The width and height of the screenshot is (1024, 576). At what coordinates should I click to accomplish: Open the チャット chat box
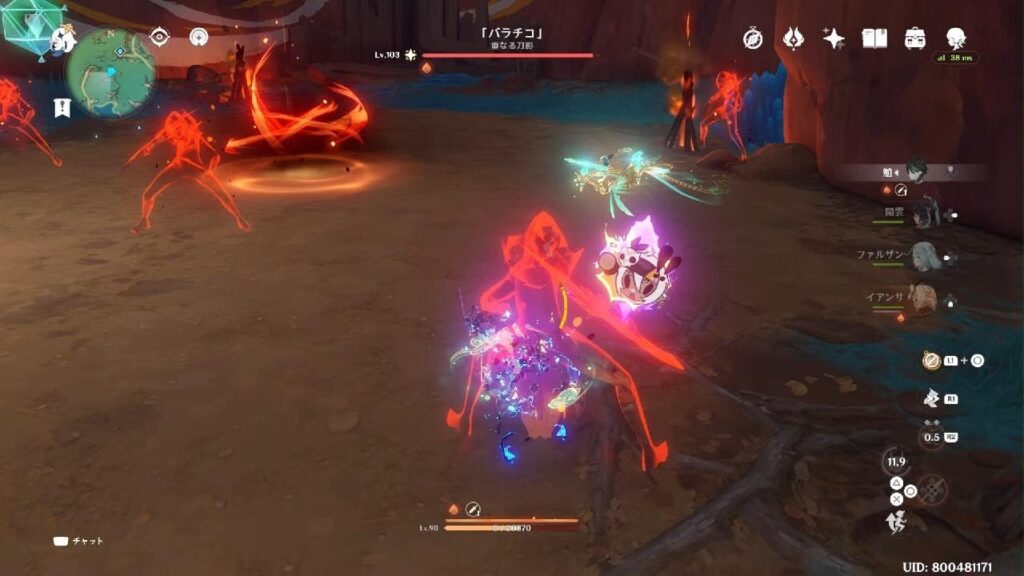78,541
